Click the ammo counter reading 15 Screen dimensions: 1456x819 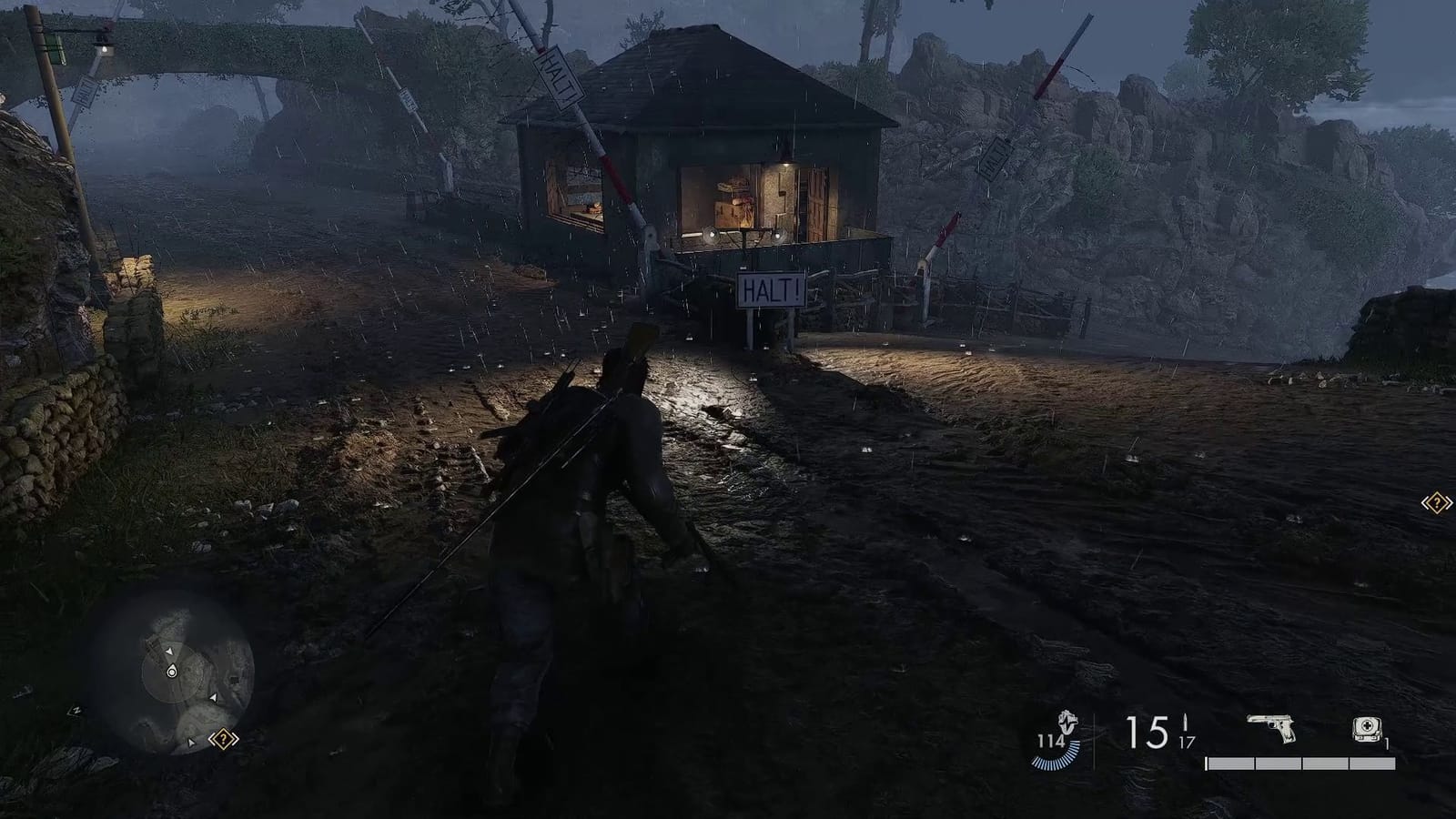[x=1146, y=732]
